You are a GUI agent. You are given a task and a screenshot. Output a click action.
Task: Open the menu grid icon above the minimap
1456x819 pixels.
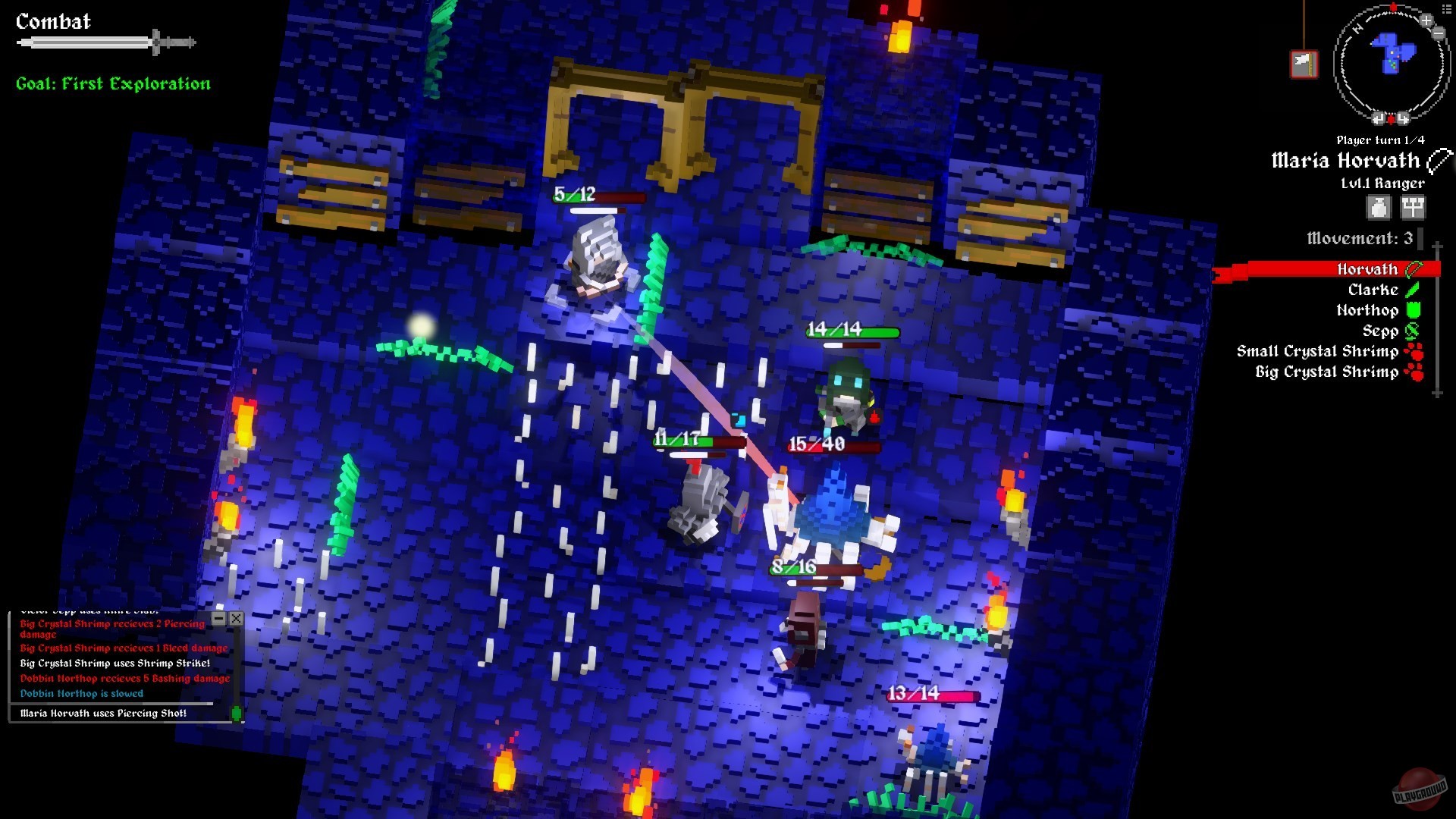pos(1446,9)
